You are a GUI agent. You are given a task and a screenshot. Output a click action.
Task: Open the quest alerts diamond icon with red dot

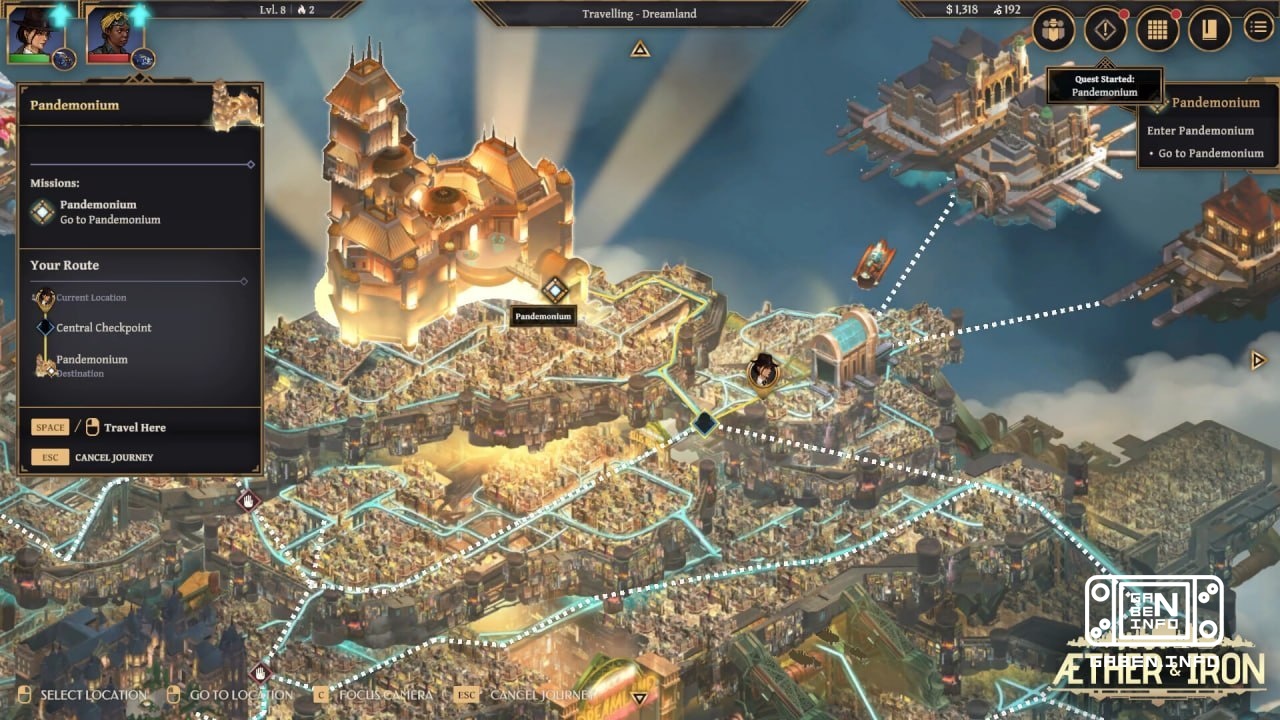tap(1103, 30)
